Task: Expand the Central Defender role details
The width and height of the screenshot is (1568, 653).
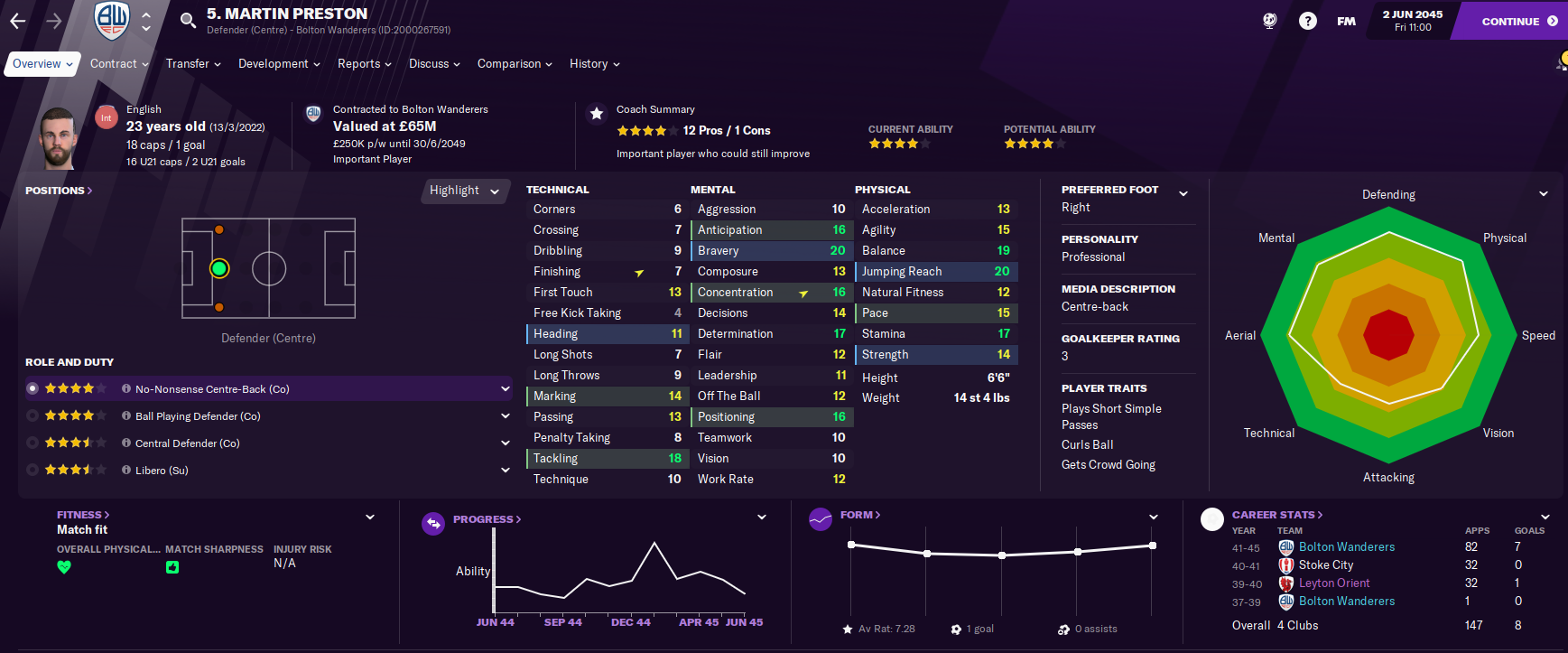Action: pos(506,443)
